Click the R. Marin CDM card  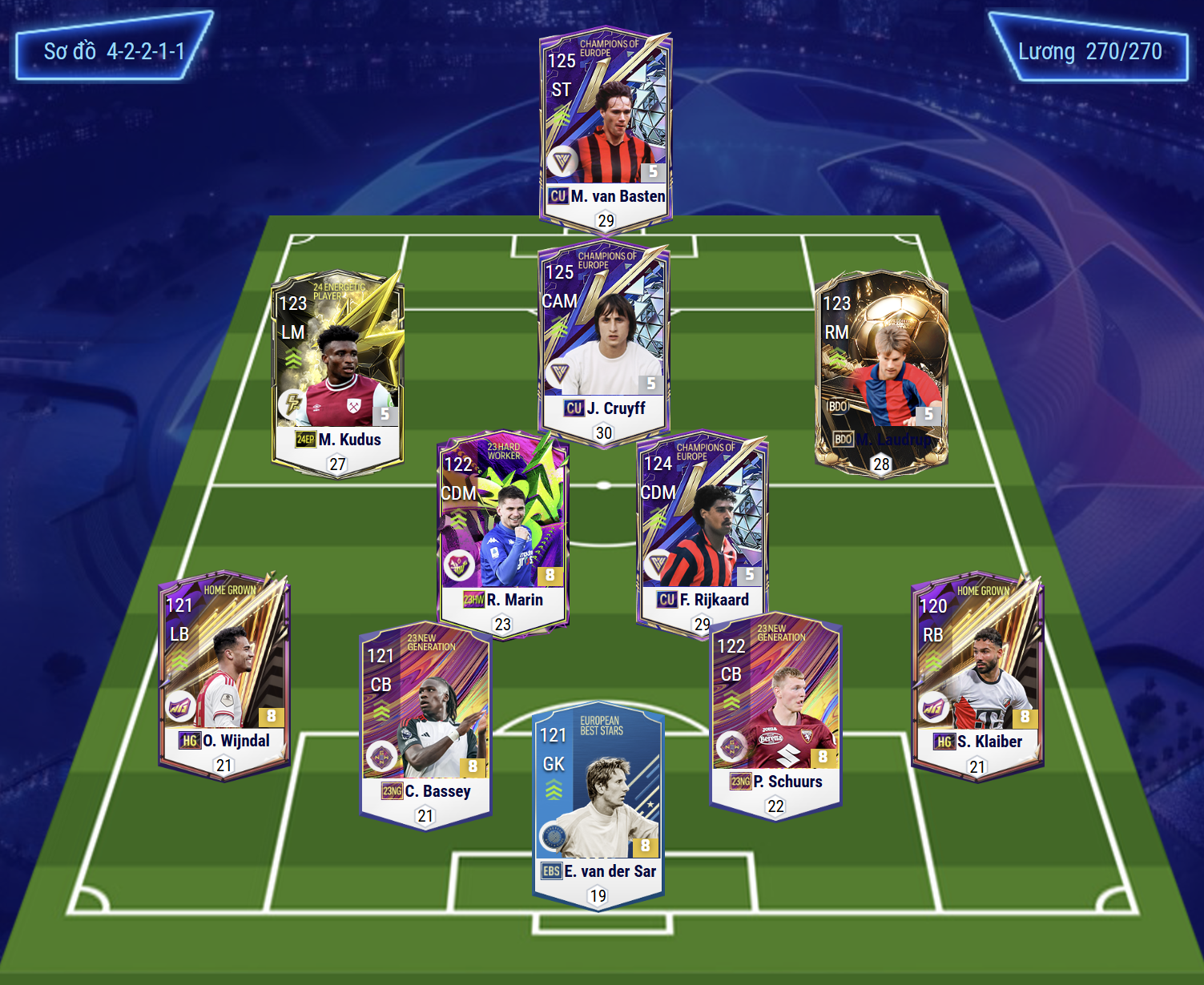point(503,531)
